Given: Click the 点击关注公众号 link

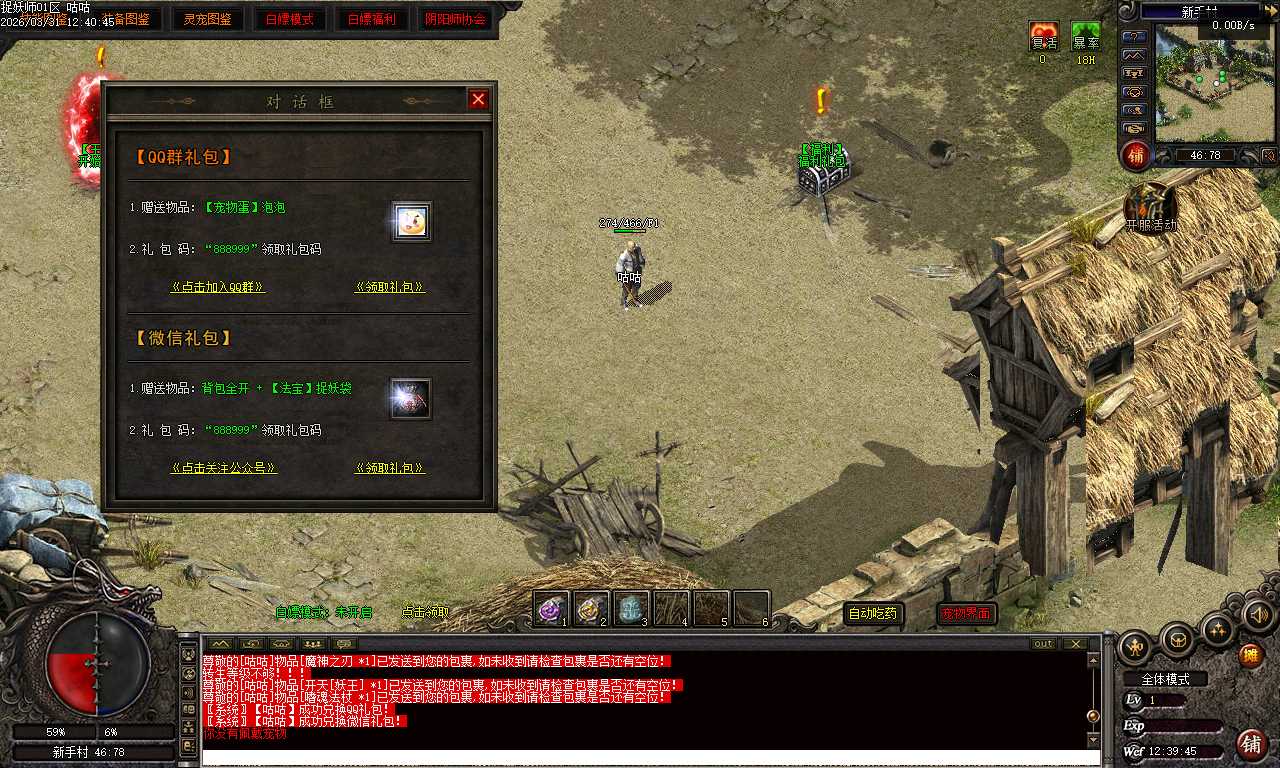Looking at the screenshot, I should coord(224,468).
